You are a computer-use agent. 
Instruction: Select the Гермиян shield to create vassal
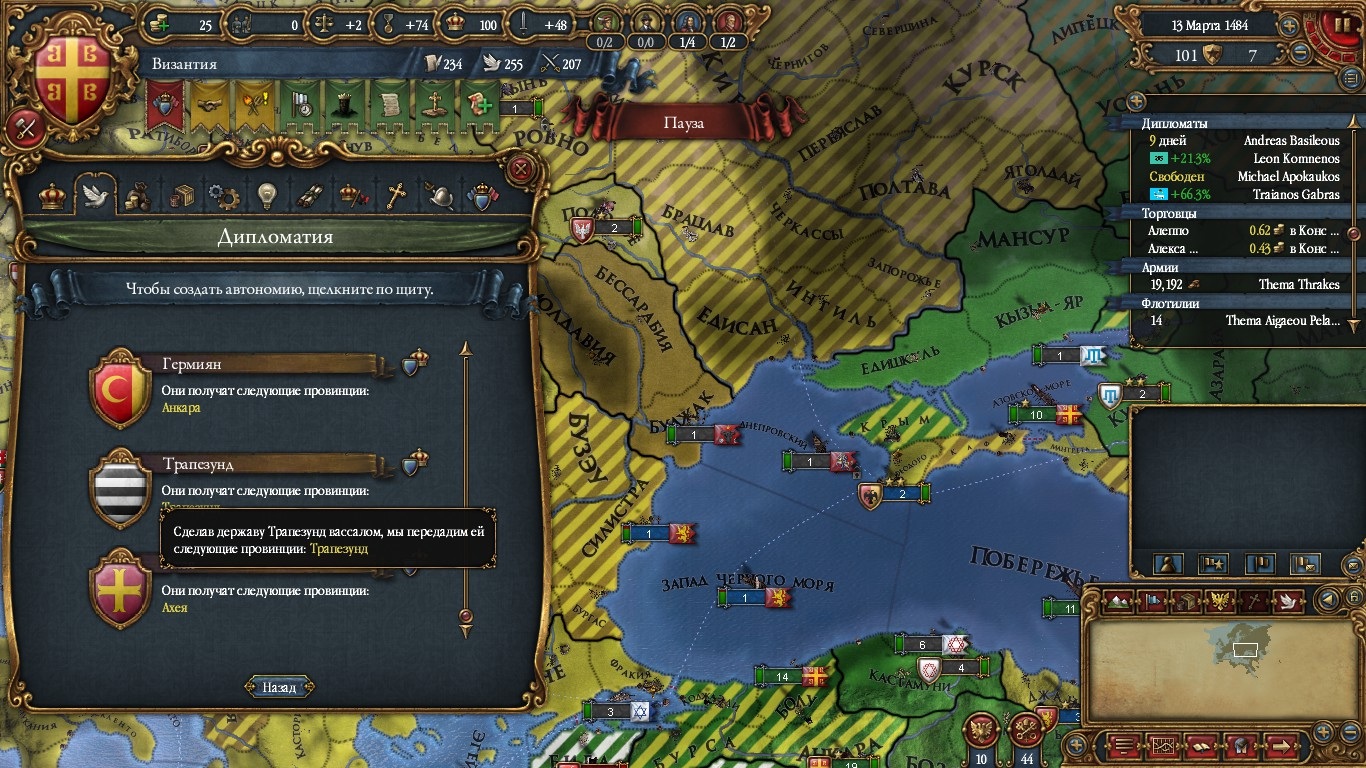coord(121,389)
